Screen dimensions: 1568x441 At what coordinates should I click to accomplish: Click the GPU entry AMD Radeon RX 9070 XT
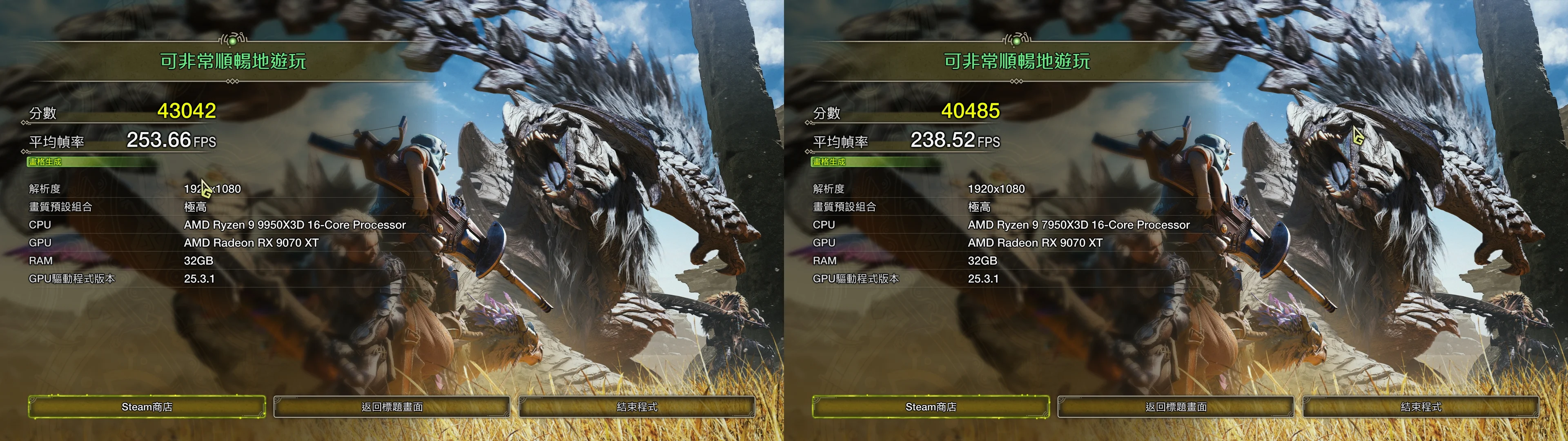click(x=252, y=243)
